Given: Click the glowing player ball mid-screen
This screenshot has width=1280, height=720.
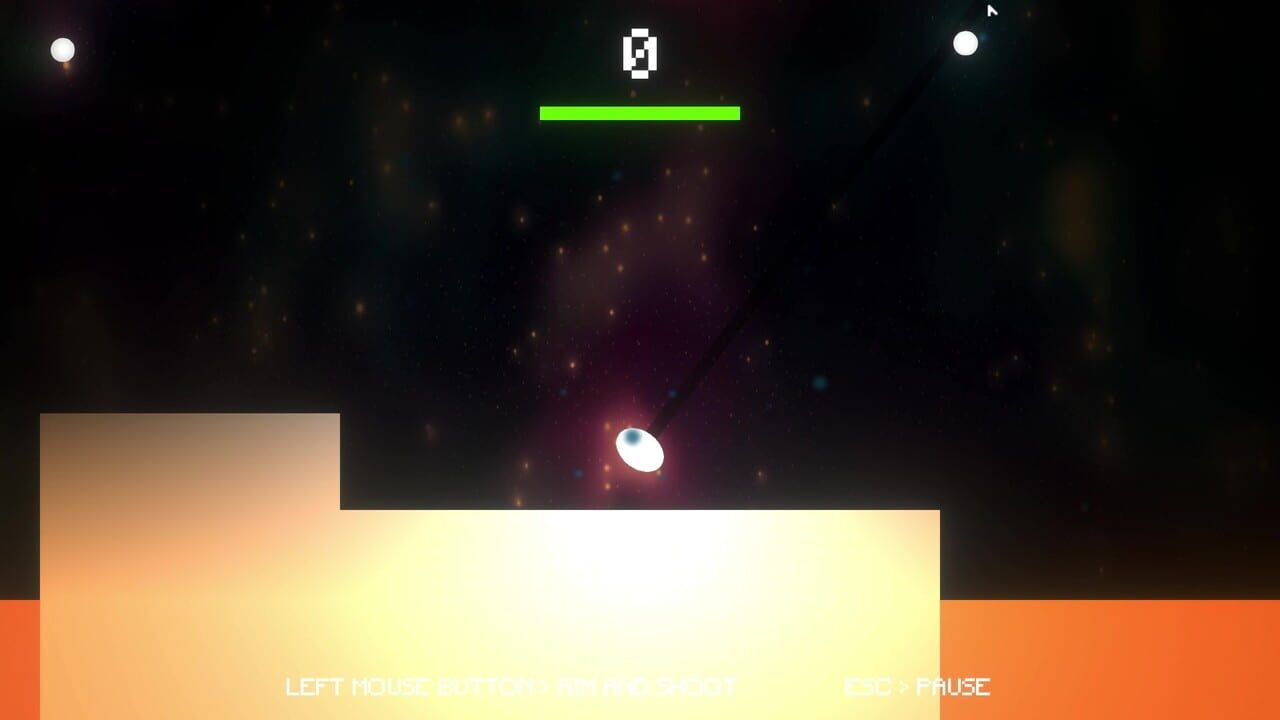Looking at the screenshot, I should pyautogui.click(x=639, y=452).
